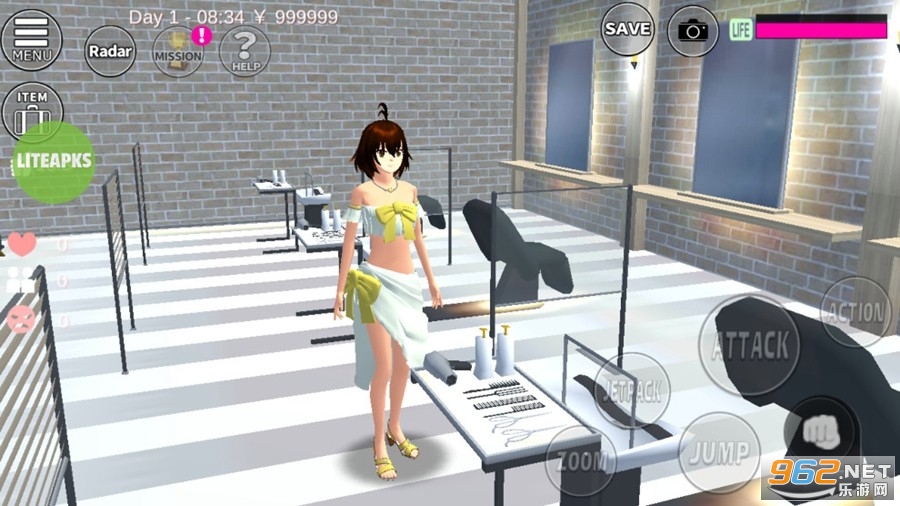Activate the JETPACK button
The image size is (900, 506).
[x=632, y=390]
